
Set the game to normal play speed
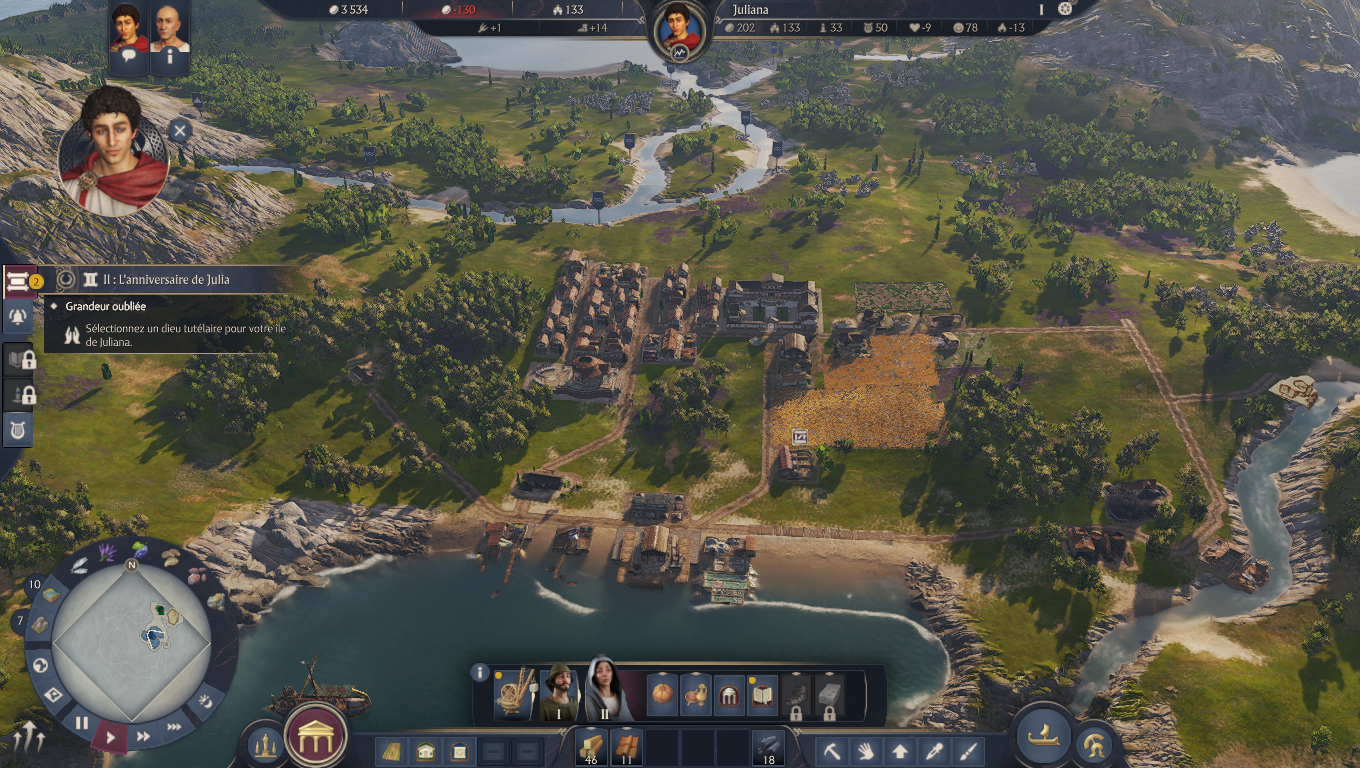111,739
